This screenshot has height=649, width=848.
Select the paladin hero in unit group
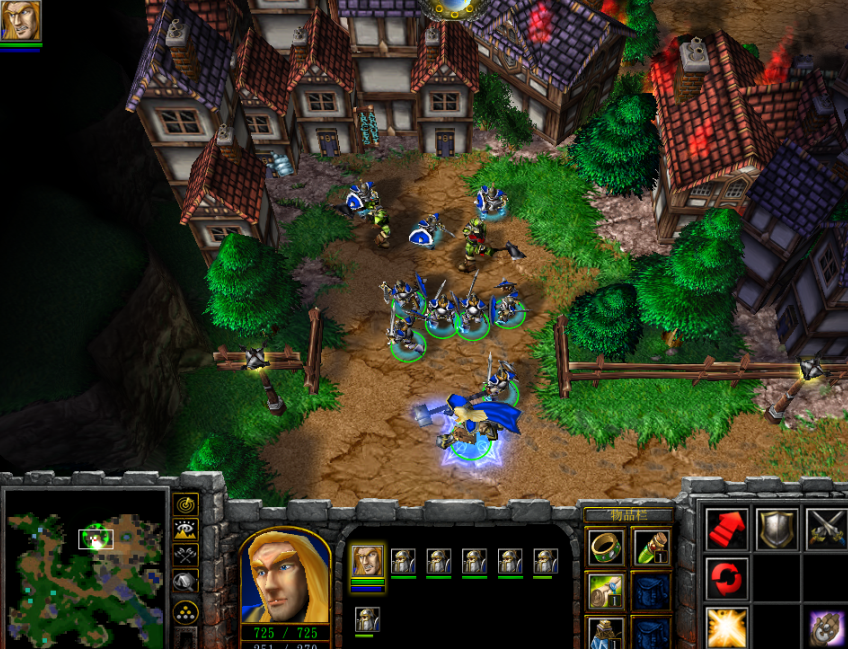tap(367, 561)
